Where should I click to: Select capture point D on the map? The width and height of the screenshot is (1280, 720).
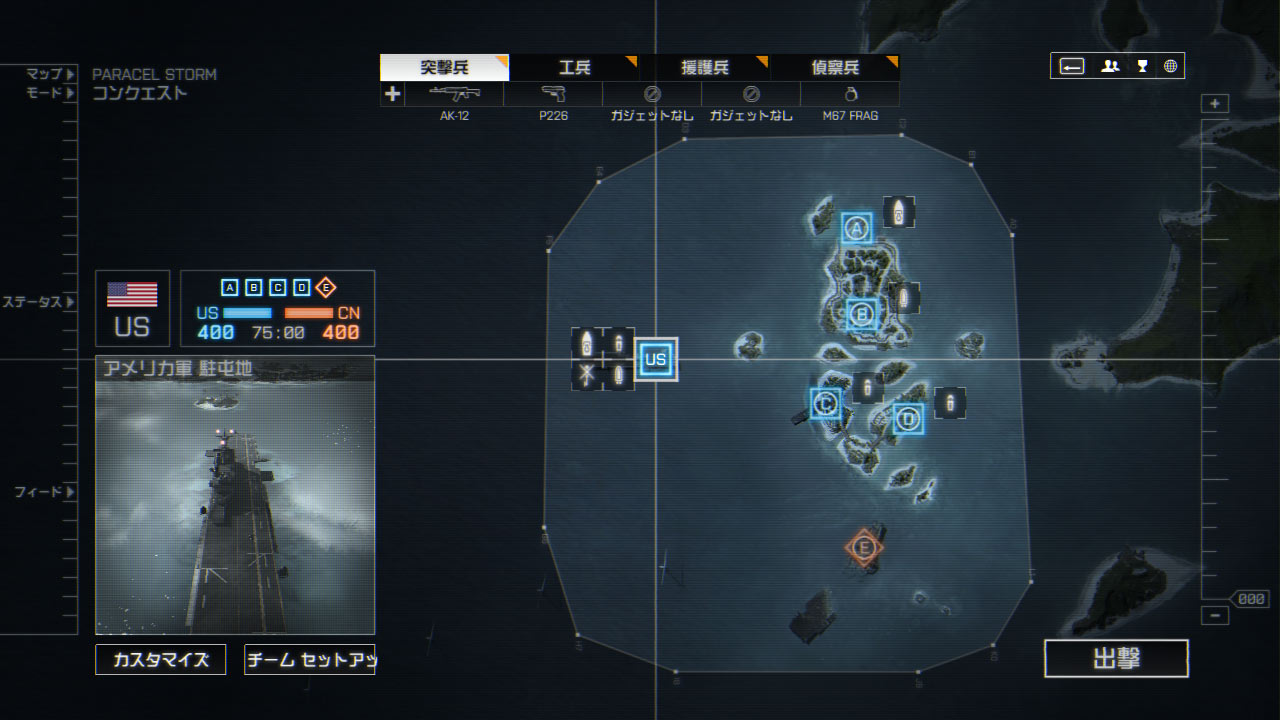pos(908,420)
